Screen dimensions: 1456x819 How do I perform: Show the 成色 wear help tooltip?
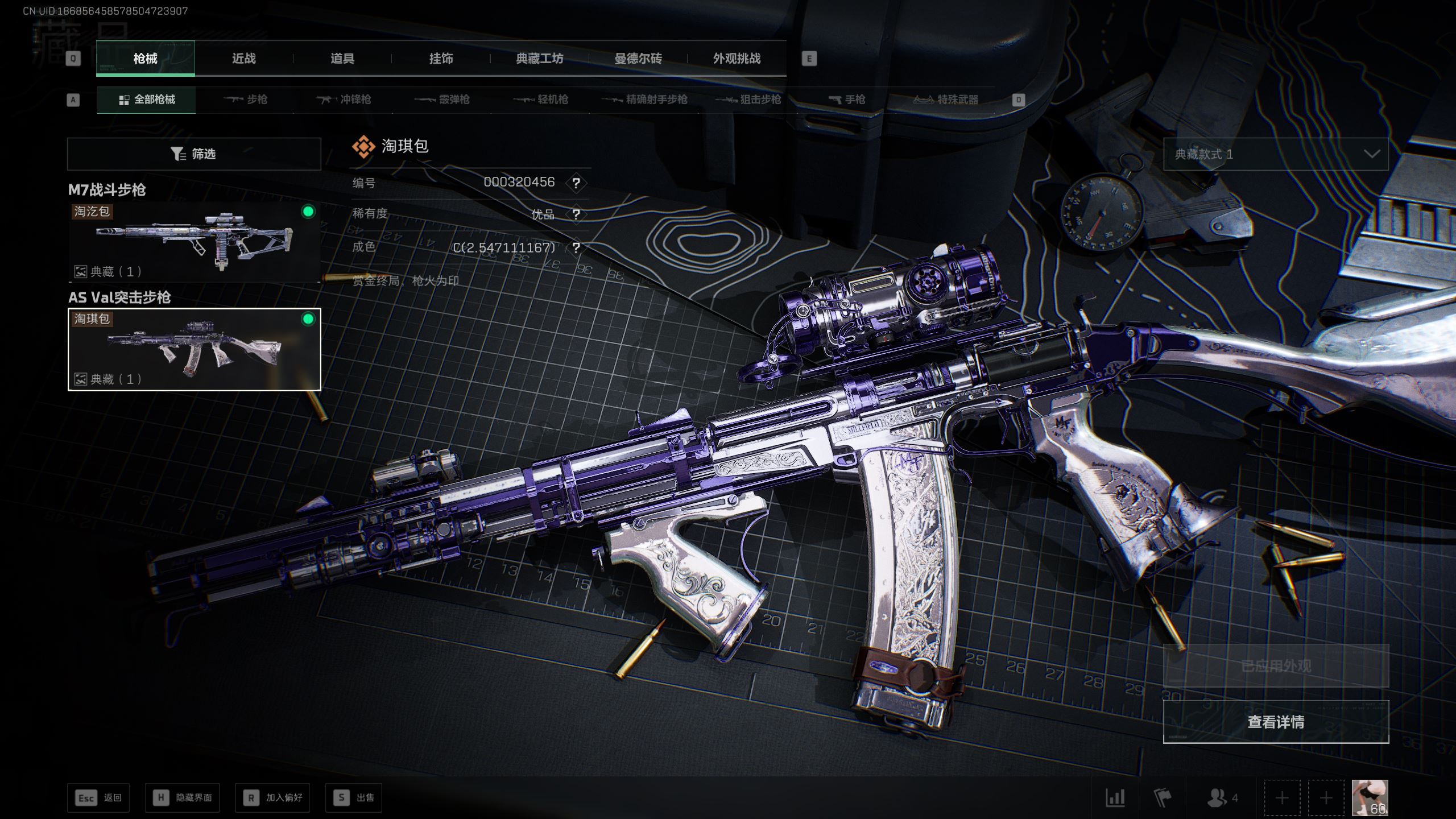(x=576, y=248)
